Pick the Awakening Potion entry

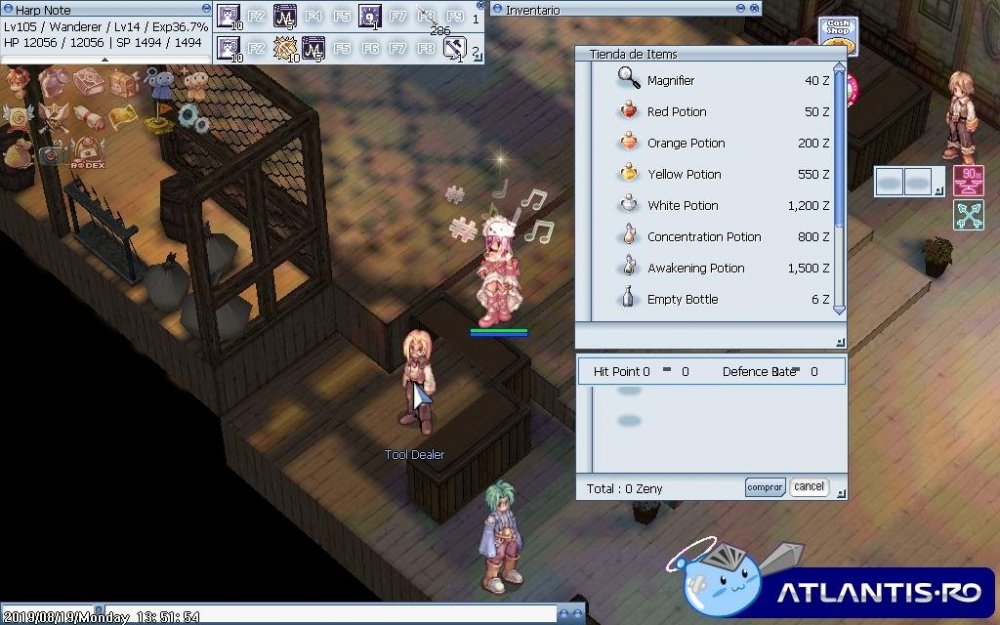click(695, 268)
